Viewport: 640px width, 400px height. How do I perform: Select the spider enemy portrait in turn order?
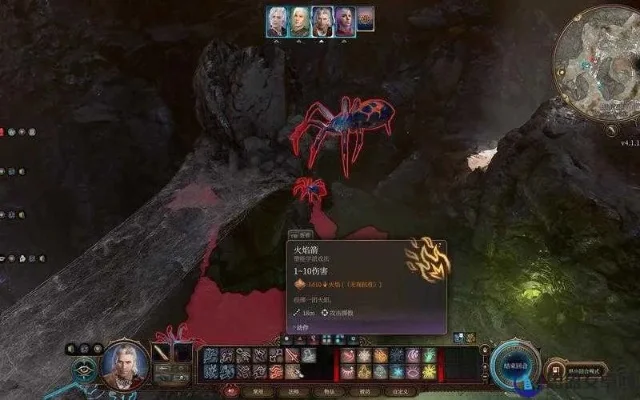[366, 19]
